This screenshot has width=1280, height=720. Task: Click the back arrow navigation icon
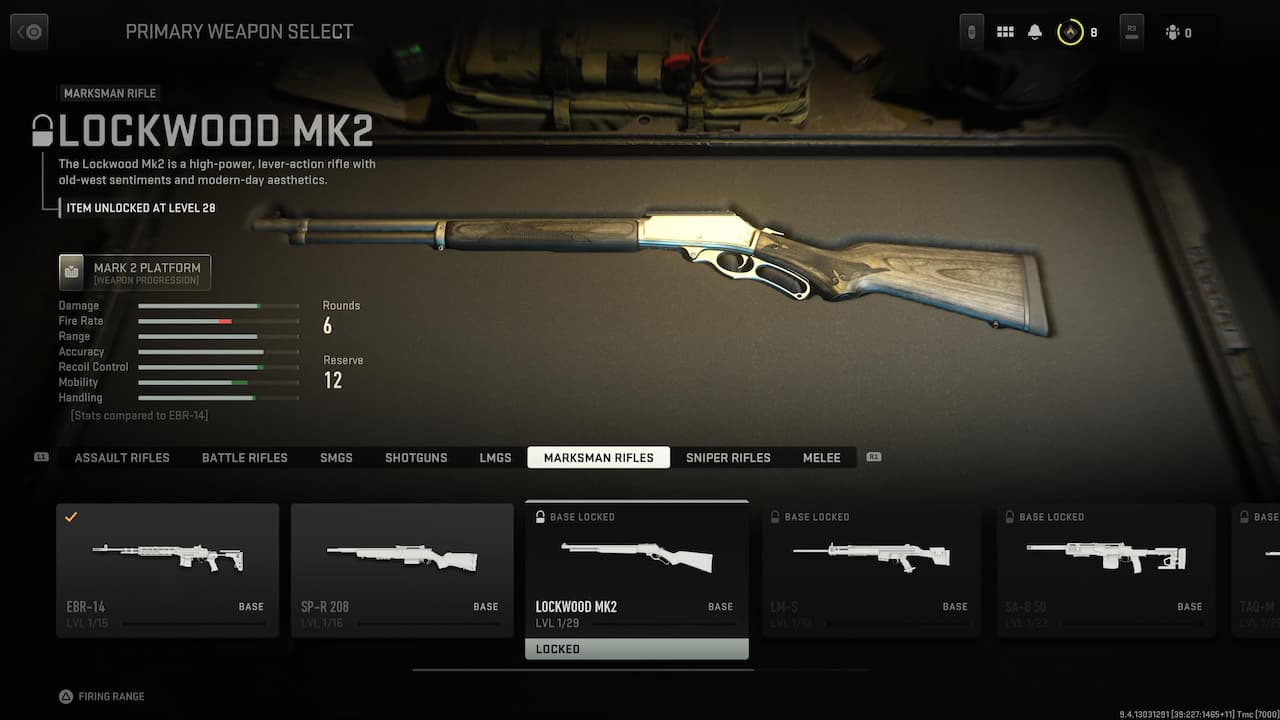[29, 30]
